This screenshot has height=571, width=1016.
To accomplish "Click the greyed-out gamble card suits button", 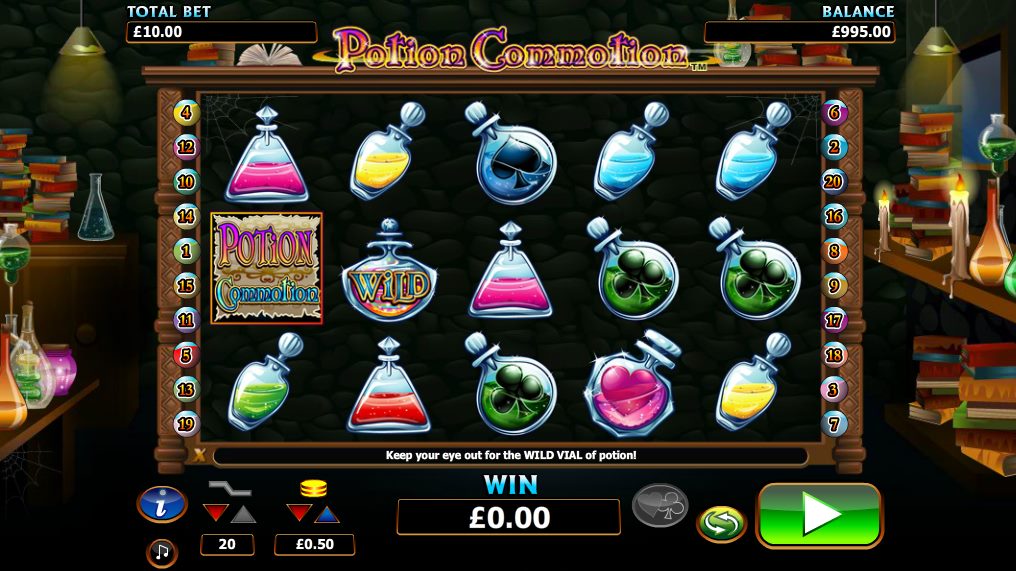I will pos(660,506).
